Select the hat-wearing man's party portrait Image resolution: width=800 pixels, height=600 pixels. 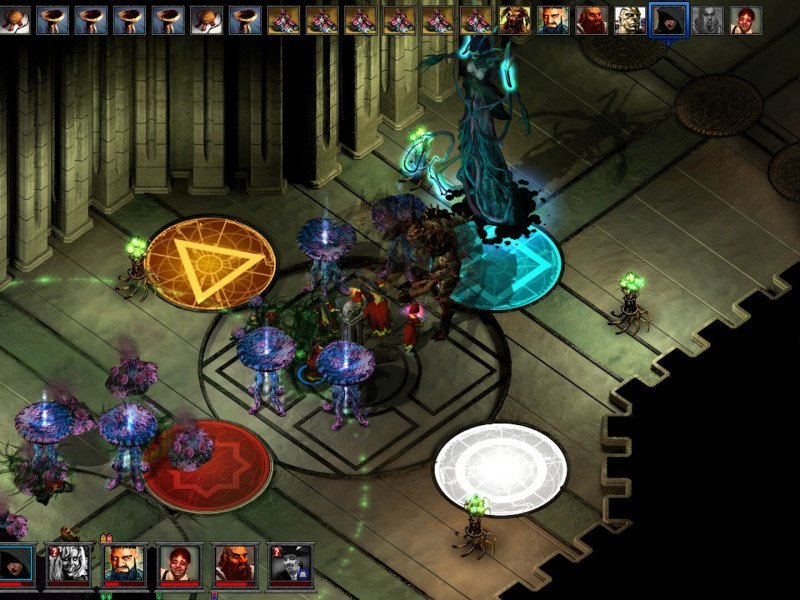point(290,564)
